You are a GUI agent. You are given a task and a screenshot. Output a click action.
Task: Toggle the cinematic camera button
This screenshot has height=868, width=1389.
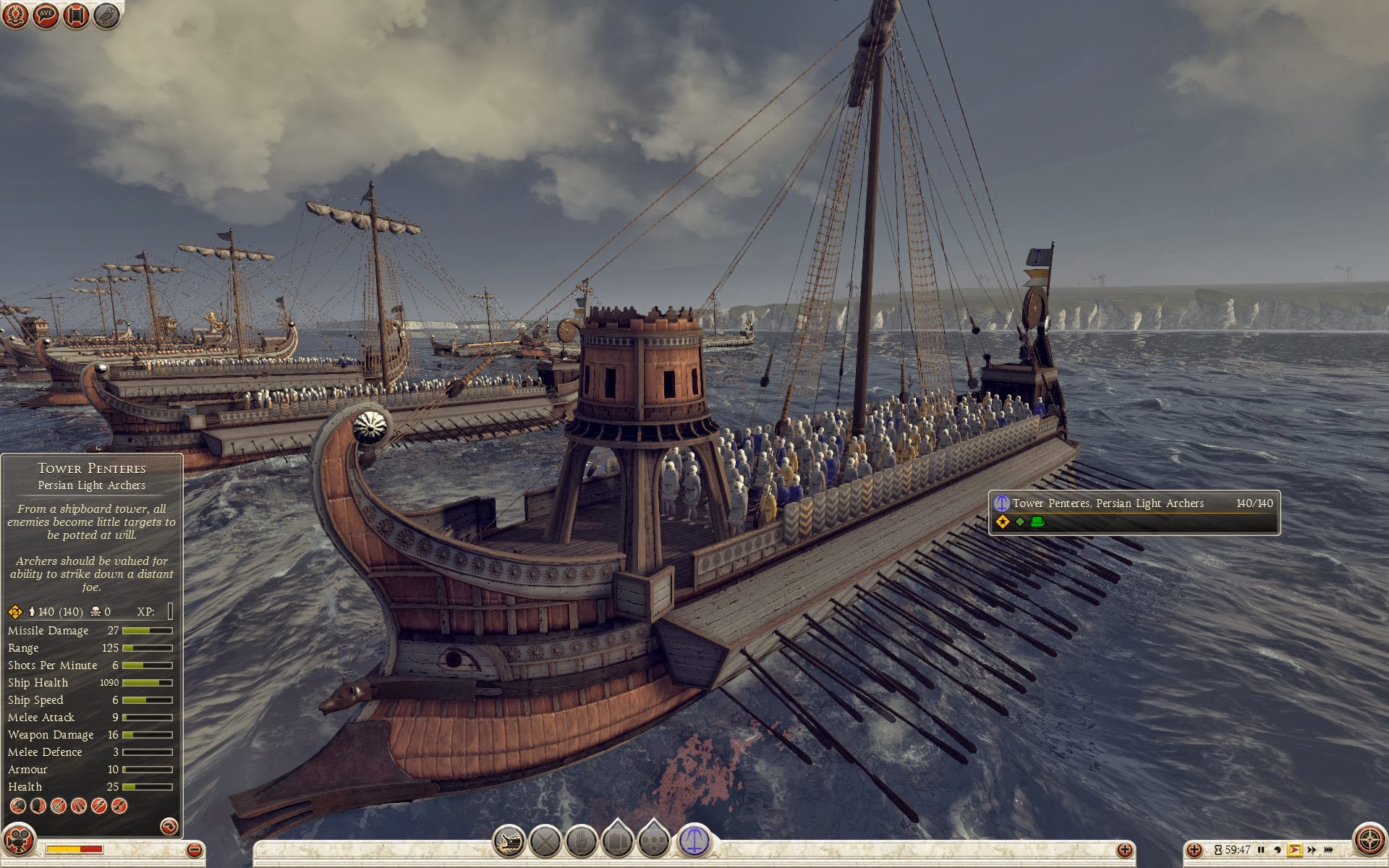[x=20, y=843]
